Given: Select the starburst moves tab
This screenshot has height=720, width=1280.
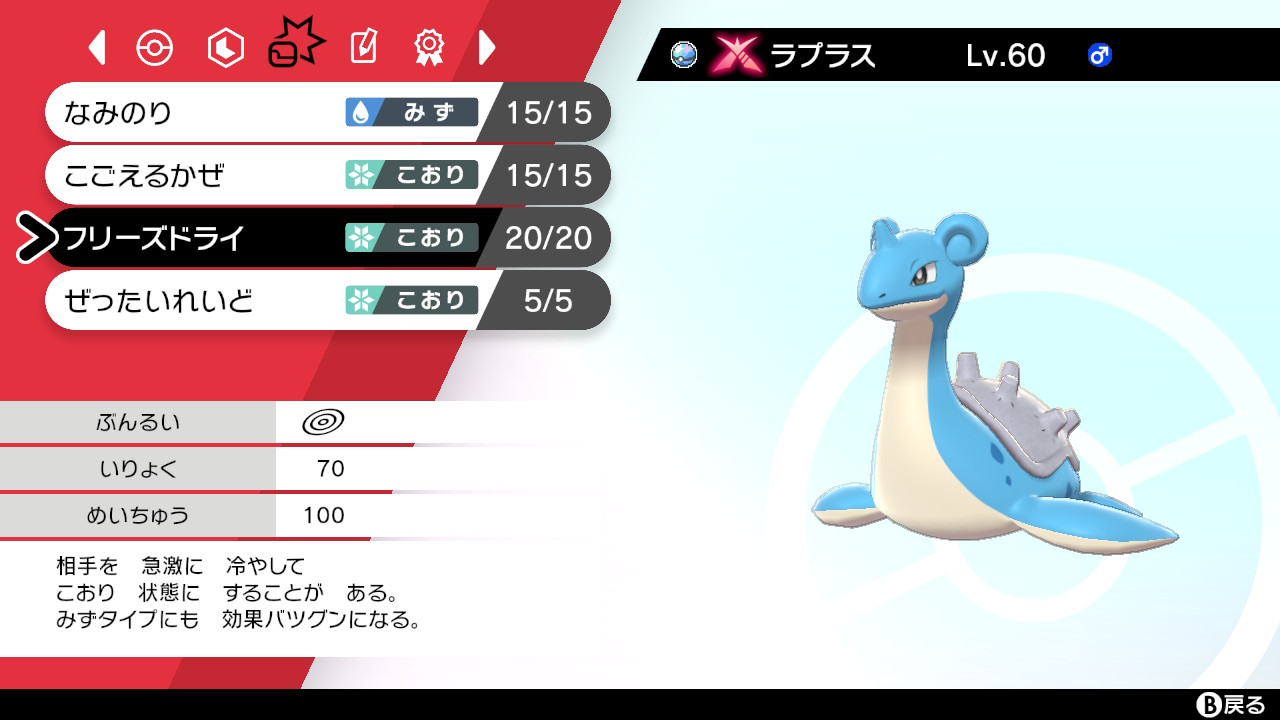Looking at the screenshot, I should (293, 42).
